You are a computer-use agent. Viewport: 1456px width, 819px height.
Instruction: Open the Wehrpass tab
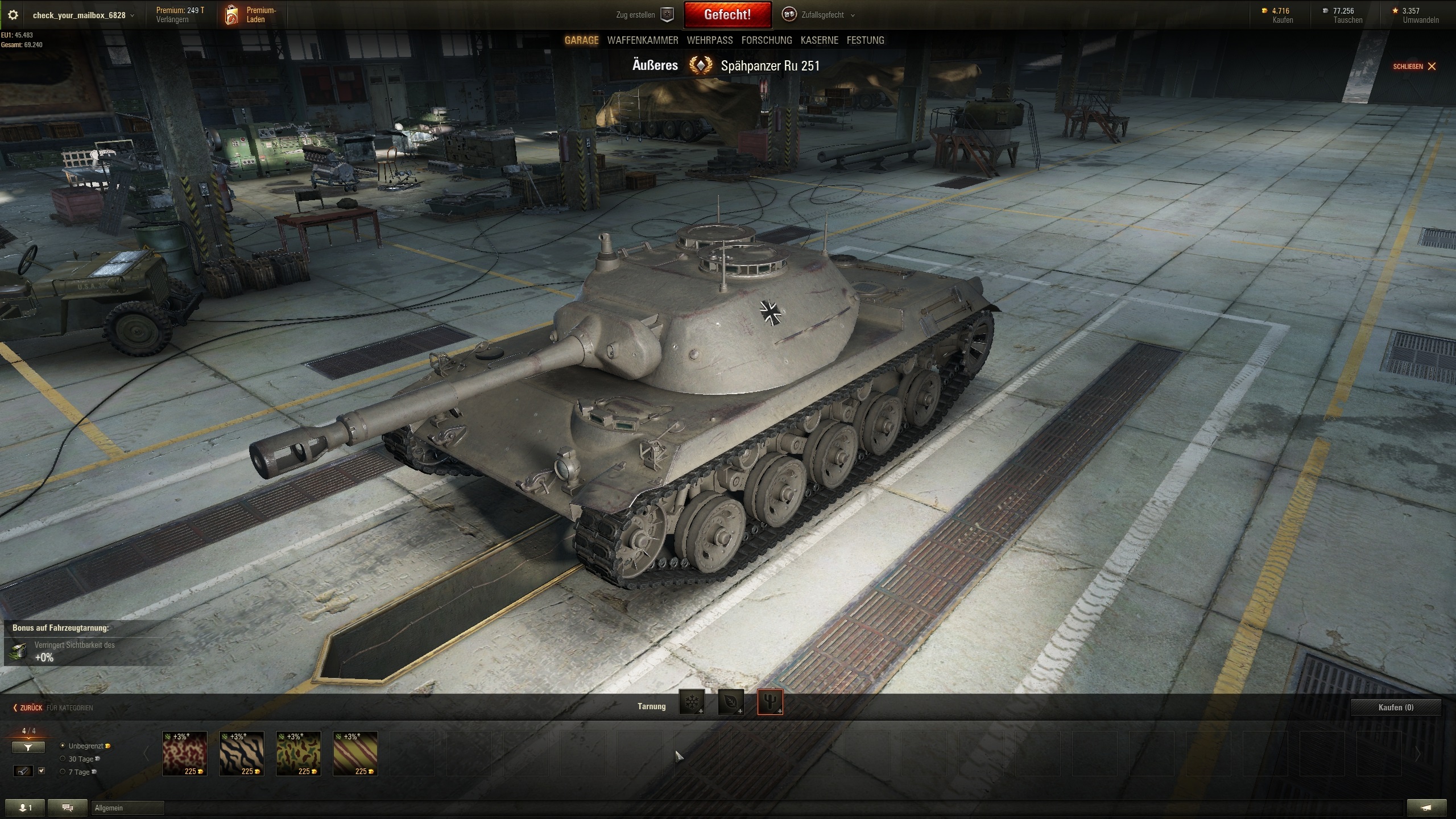pyautogui.click(x=709, y=40)
